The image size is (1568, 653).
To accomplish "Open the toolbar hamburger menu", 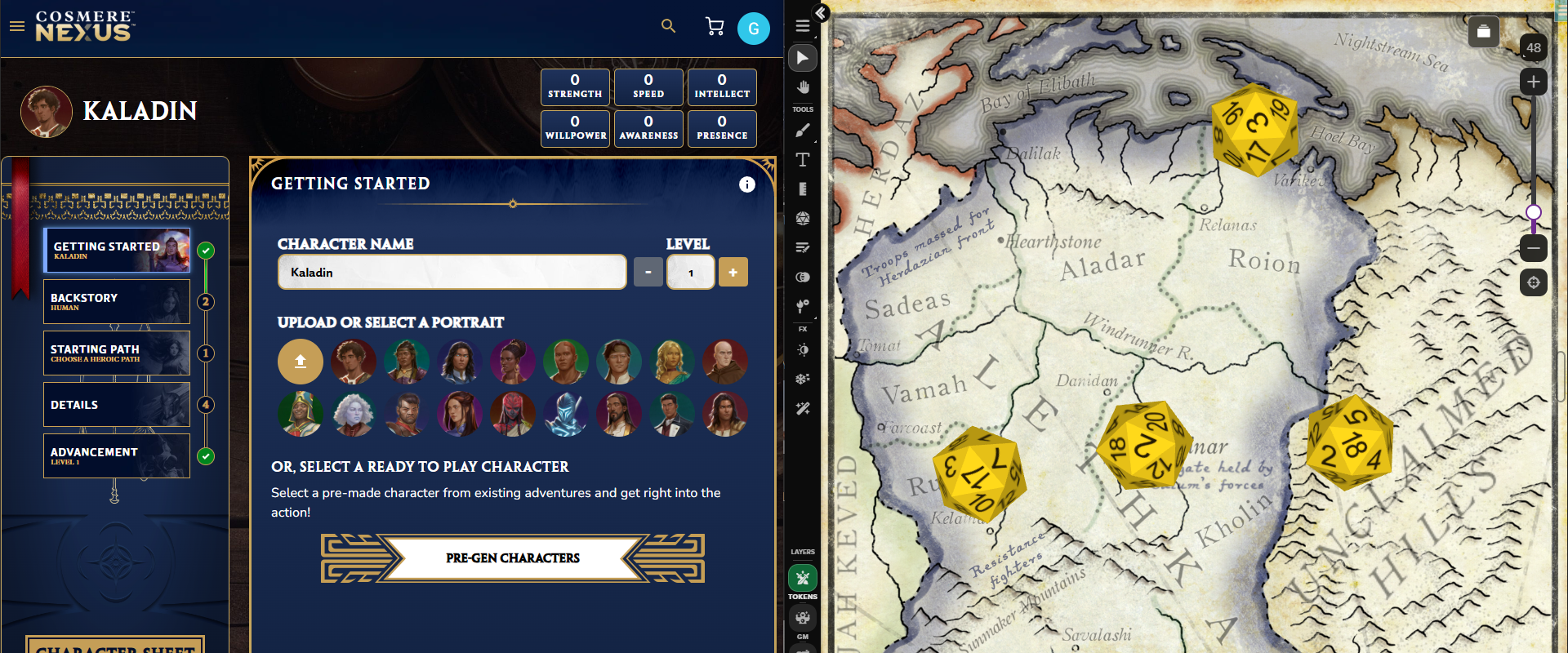I will point(803,25).
